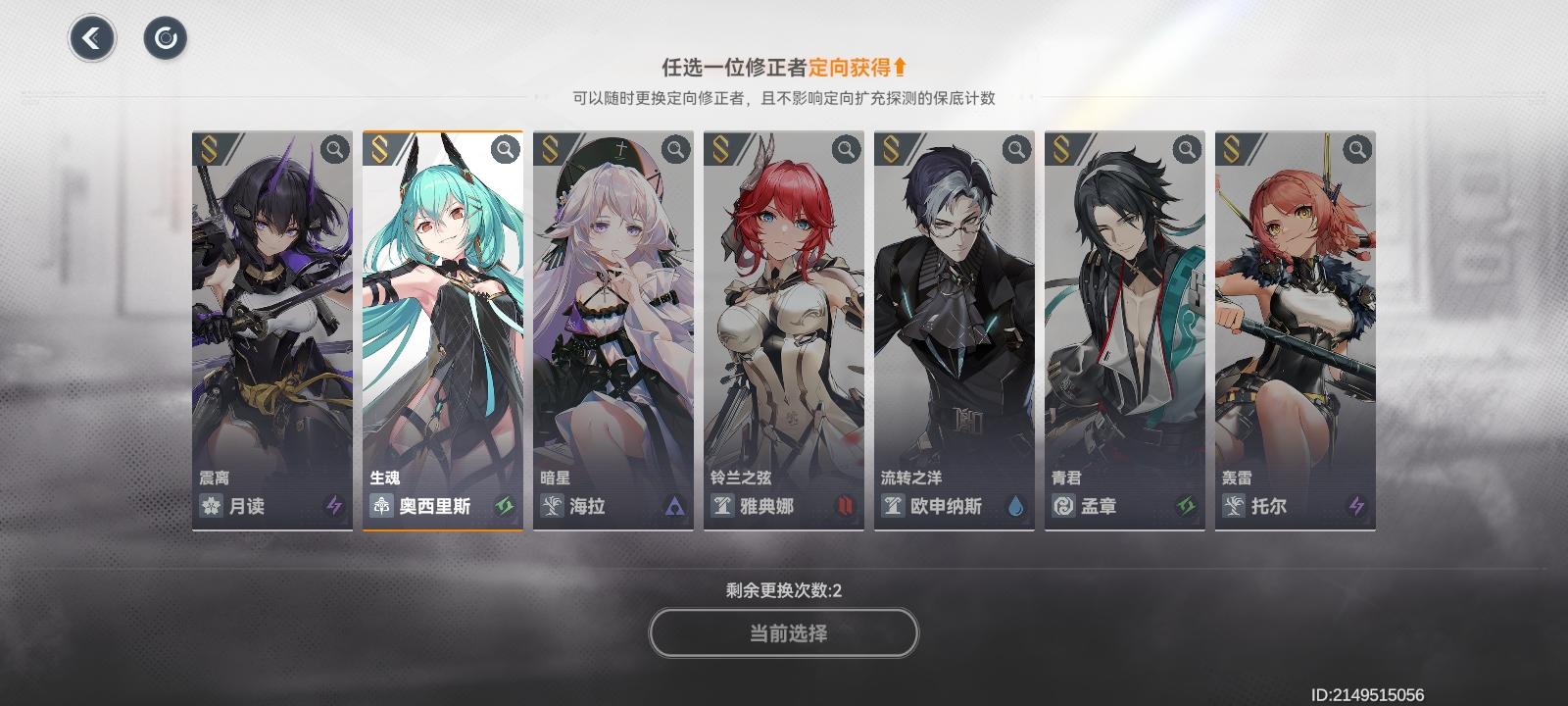Click the grass element icon on 奥西里斯's card
Screen dimensions: 1568x706
click(x=508, y=507)
